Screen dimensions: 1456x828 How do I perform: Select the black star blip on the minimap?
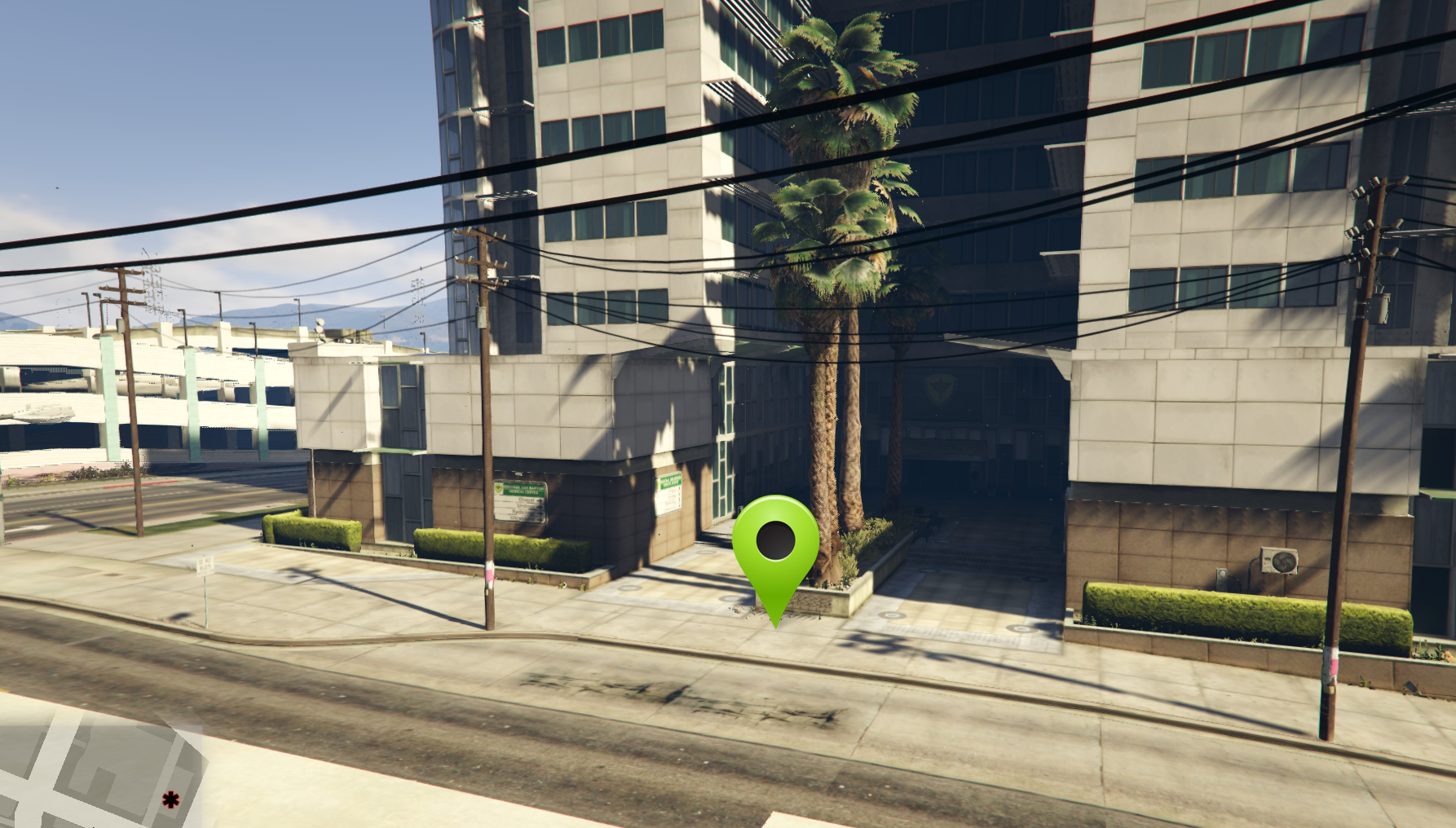(x=170, y=799)
